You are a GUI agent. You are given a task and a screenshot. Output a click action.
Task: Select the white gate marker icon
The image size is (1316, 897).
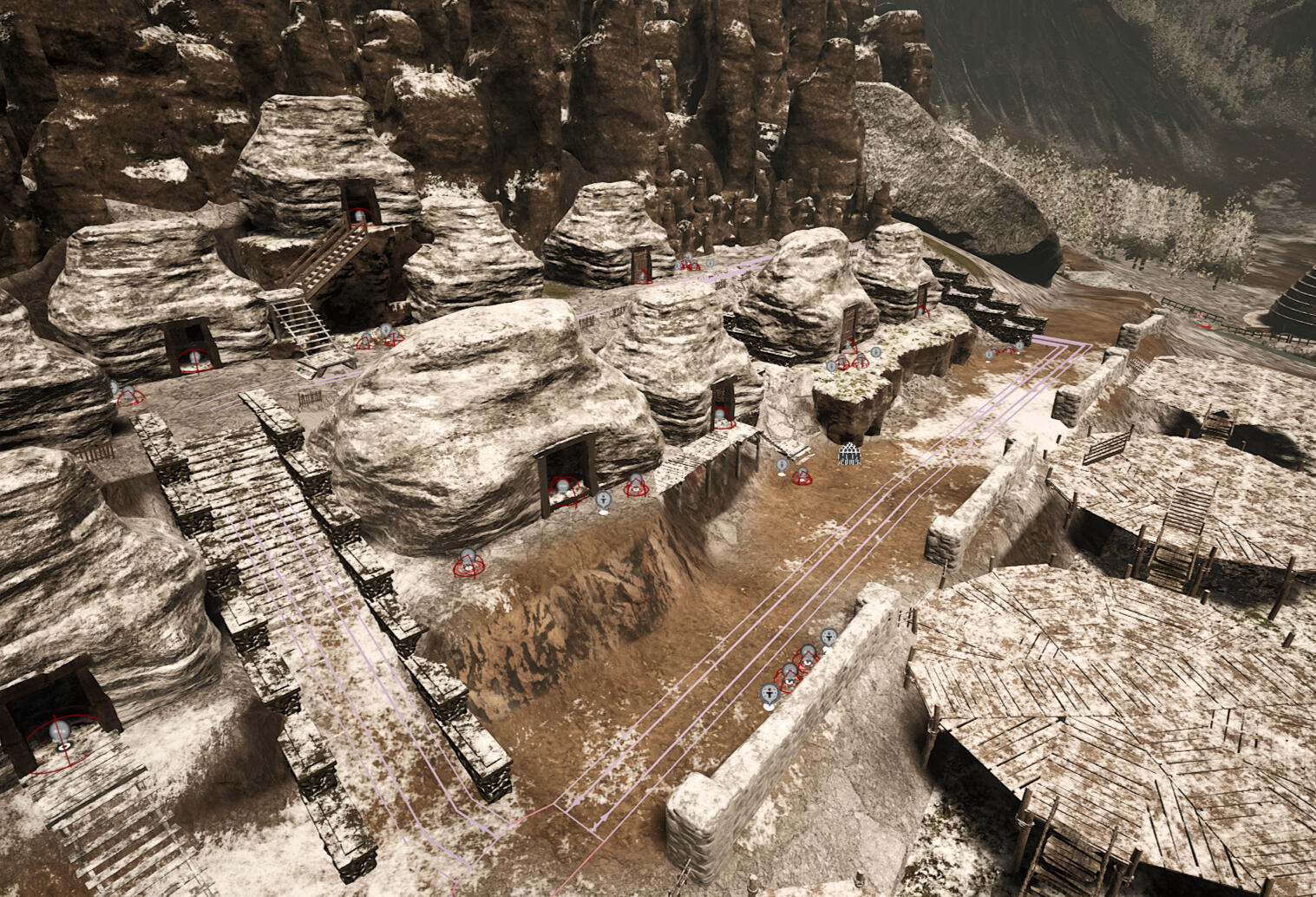[x=850, y=455]
